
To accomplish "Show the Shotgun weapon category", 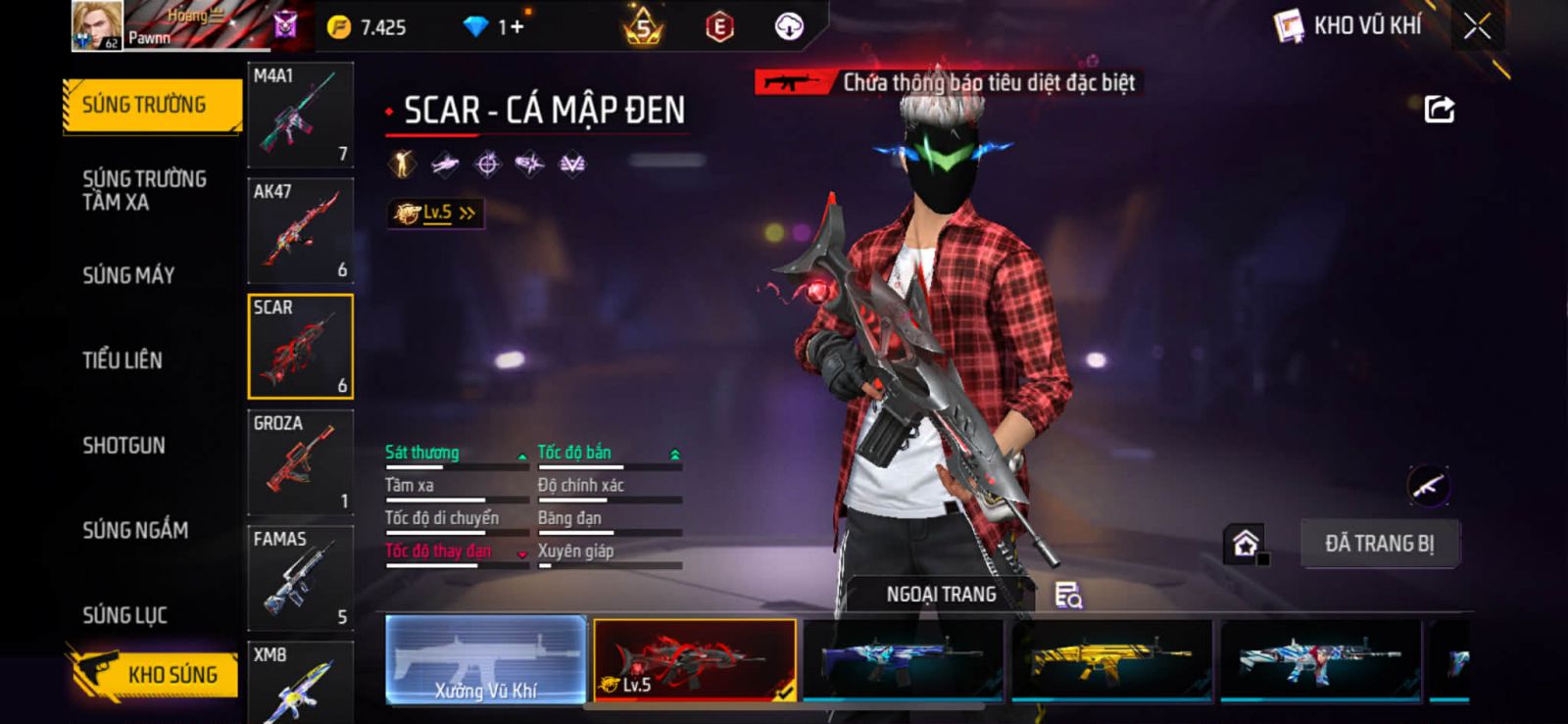I will [x=123, y=446].
